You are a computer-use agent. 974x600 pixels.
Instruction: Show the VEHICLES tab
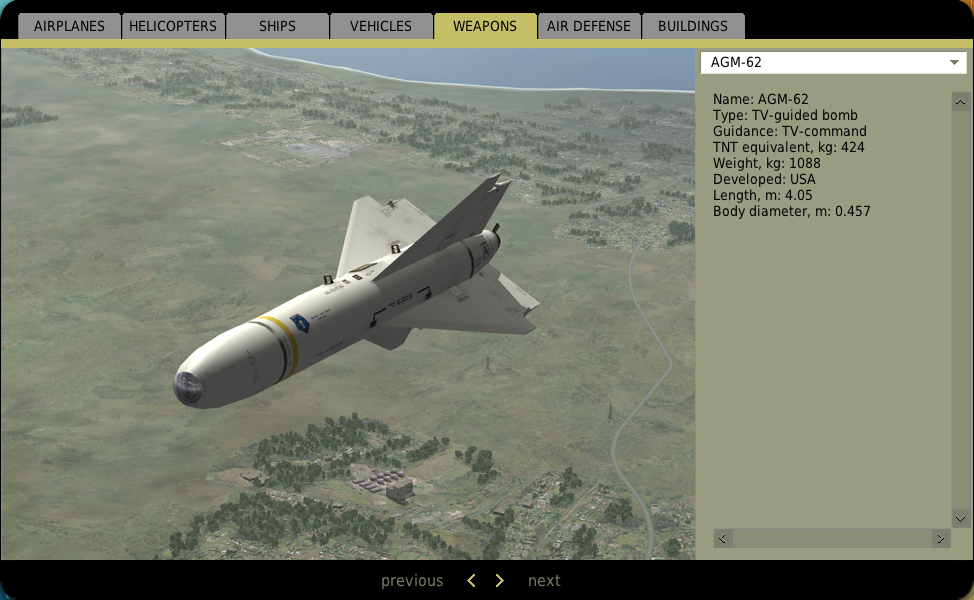point(381,26)
